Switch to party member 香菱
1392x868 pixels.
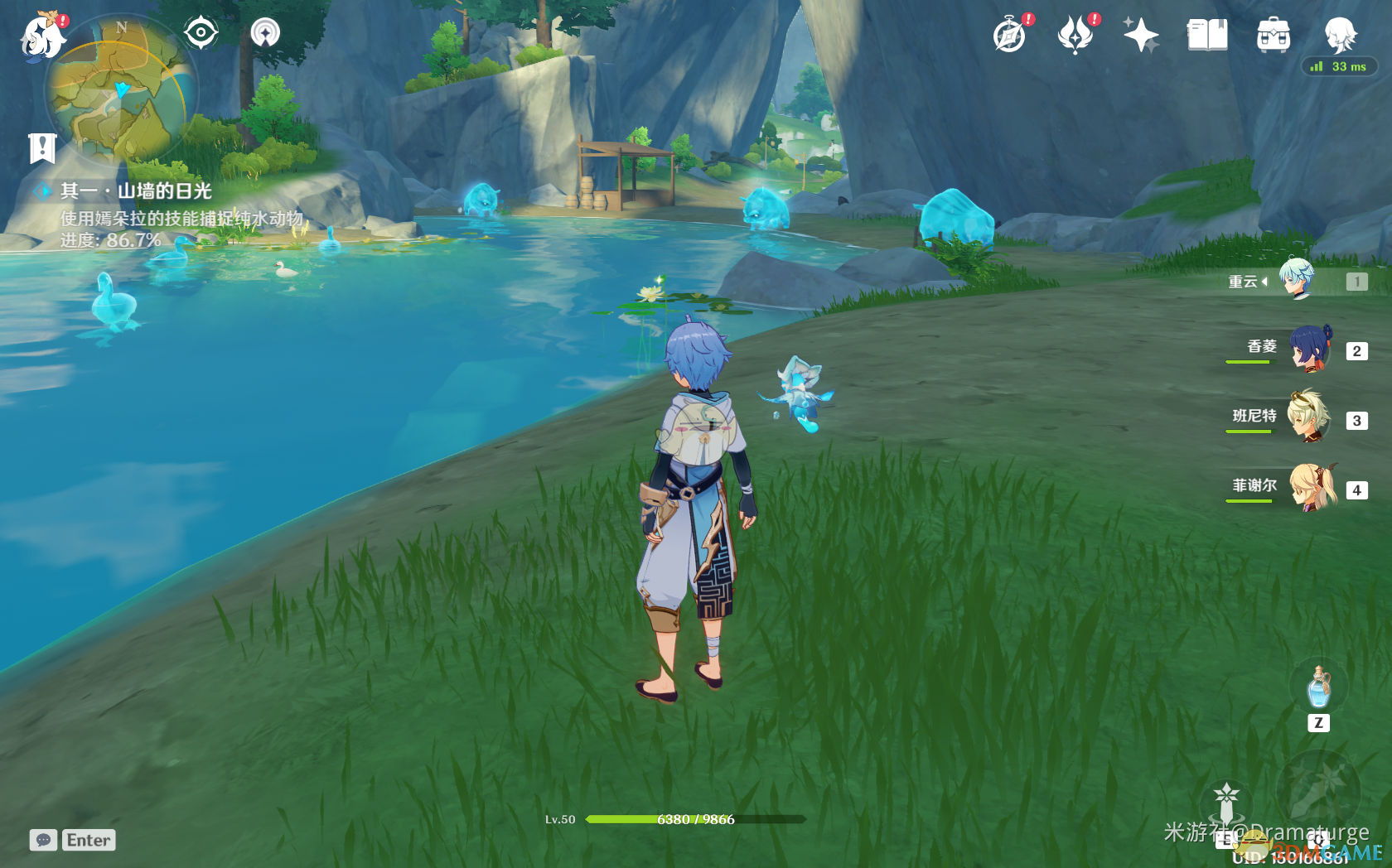coord(1311,350)
